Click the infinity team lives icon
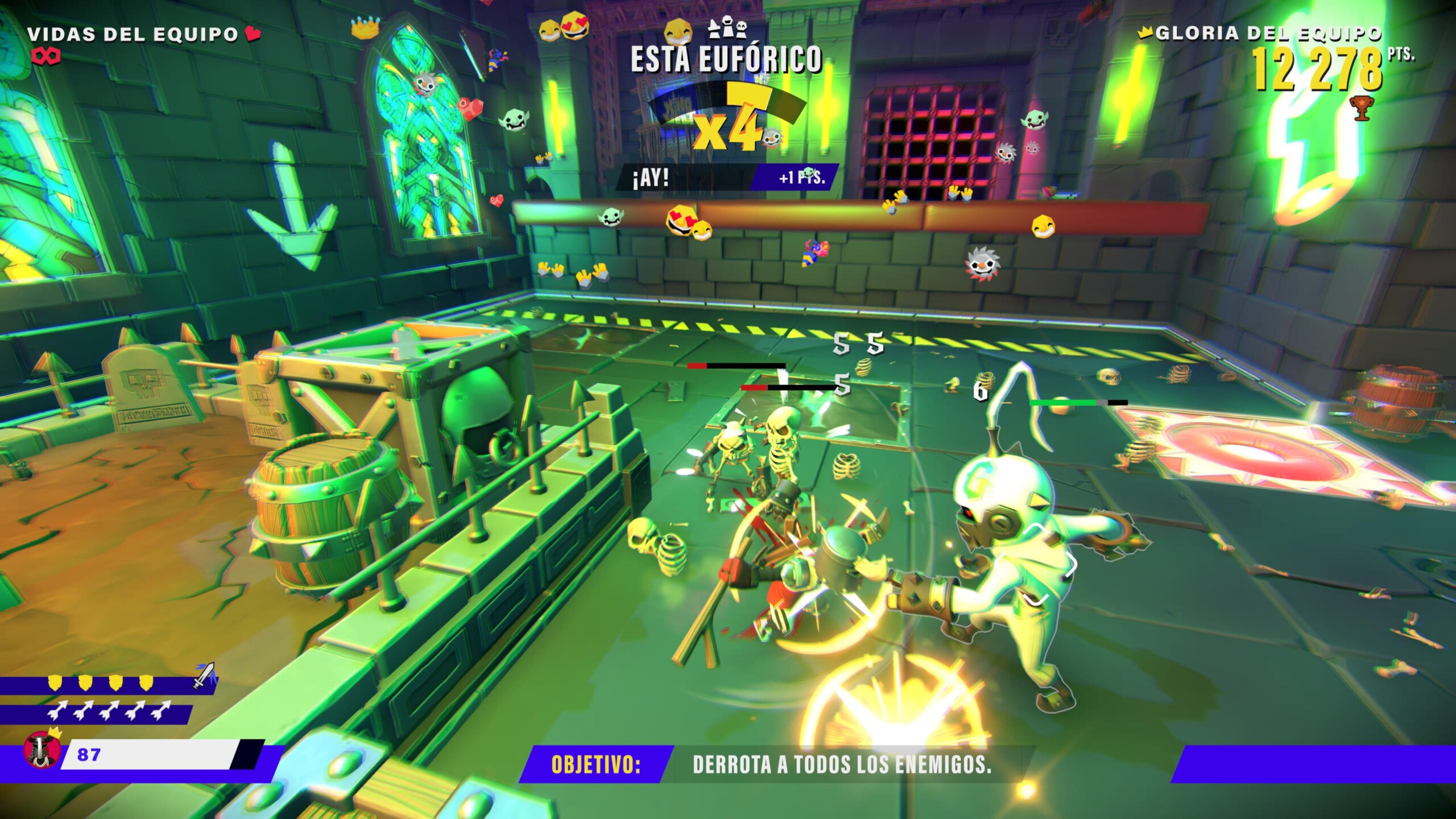 [x=47, y=56]
